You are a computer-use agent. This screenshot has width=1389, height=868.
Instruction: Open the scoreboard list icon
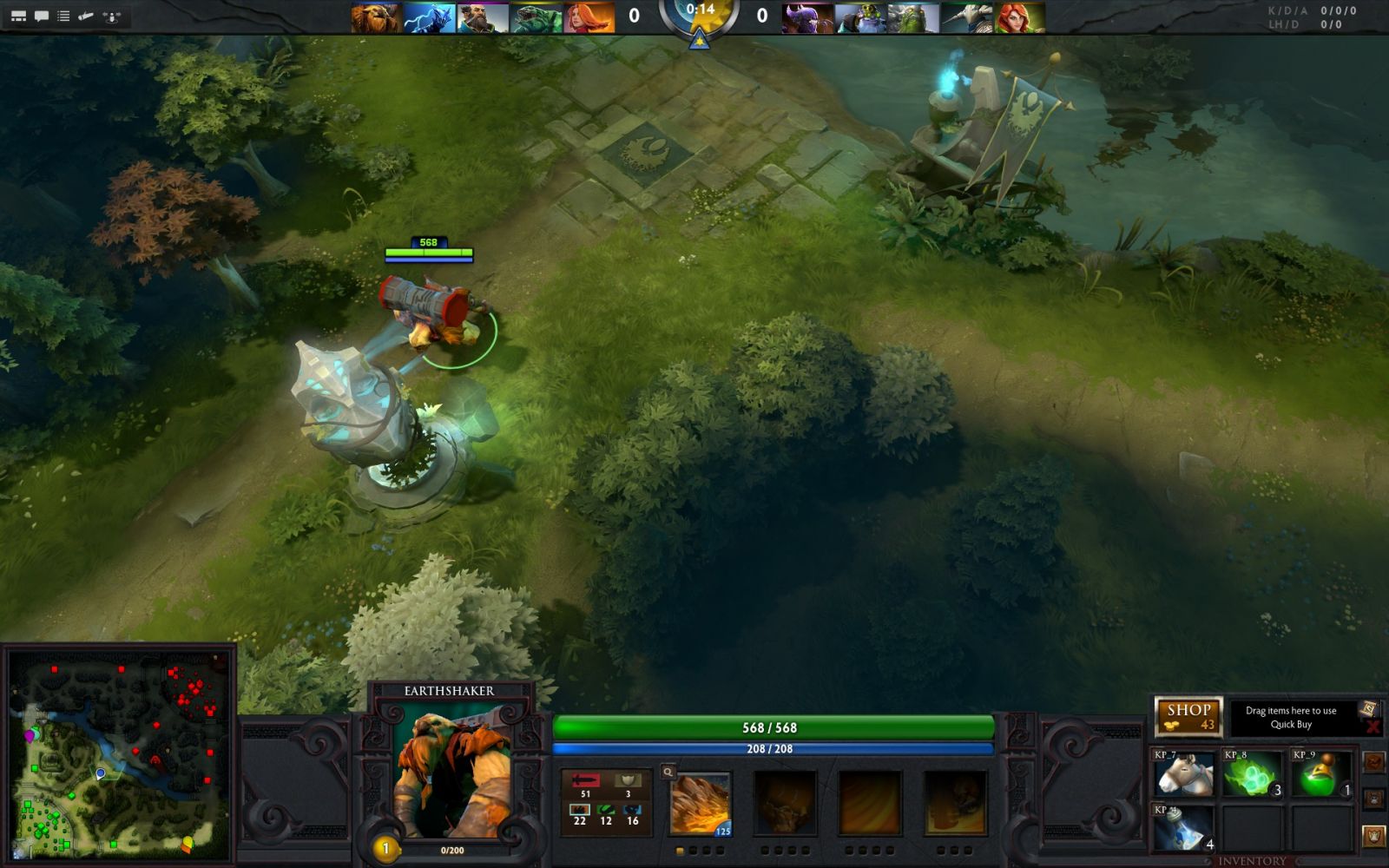(63, 16)
